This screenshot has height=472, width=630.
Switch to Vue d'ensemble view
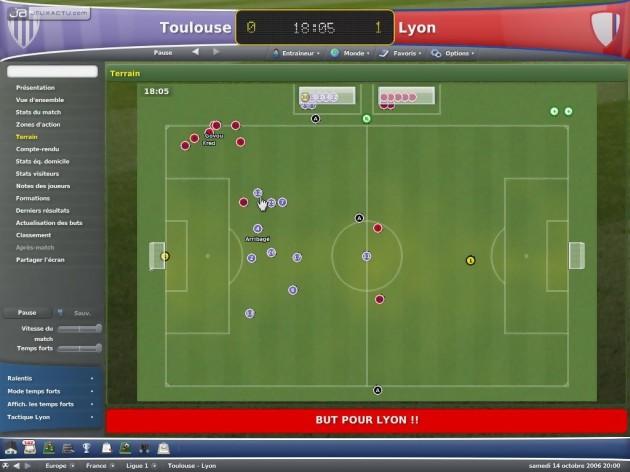[x=39, y=100]
